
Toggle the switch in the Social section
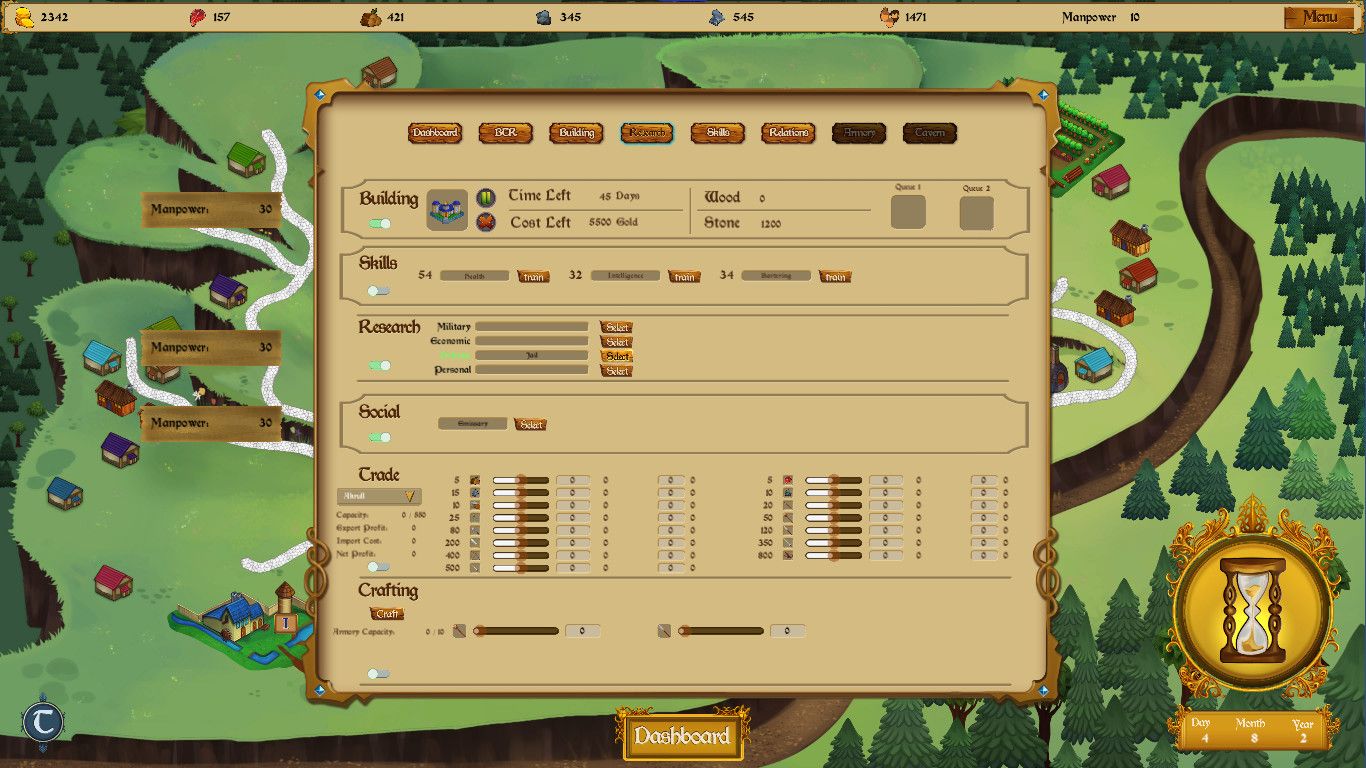(377, 435)
